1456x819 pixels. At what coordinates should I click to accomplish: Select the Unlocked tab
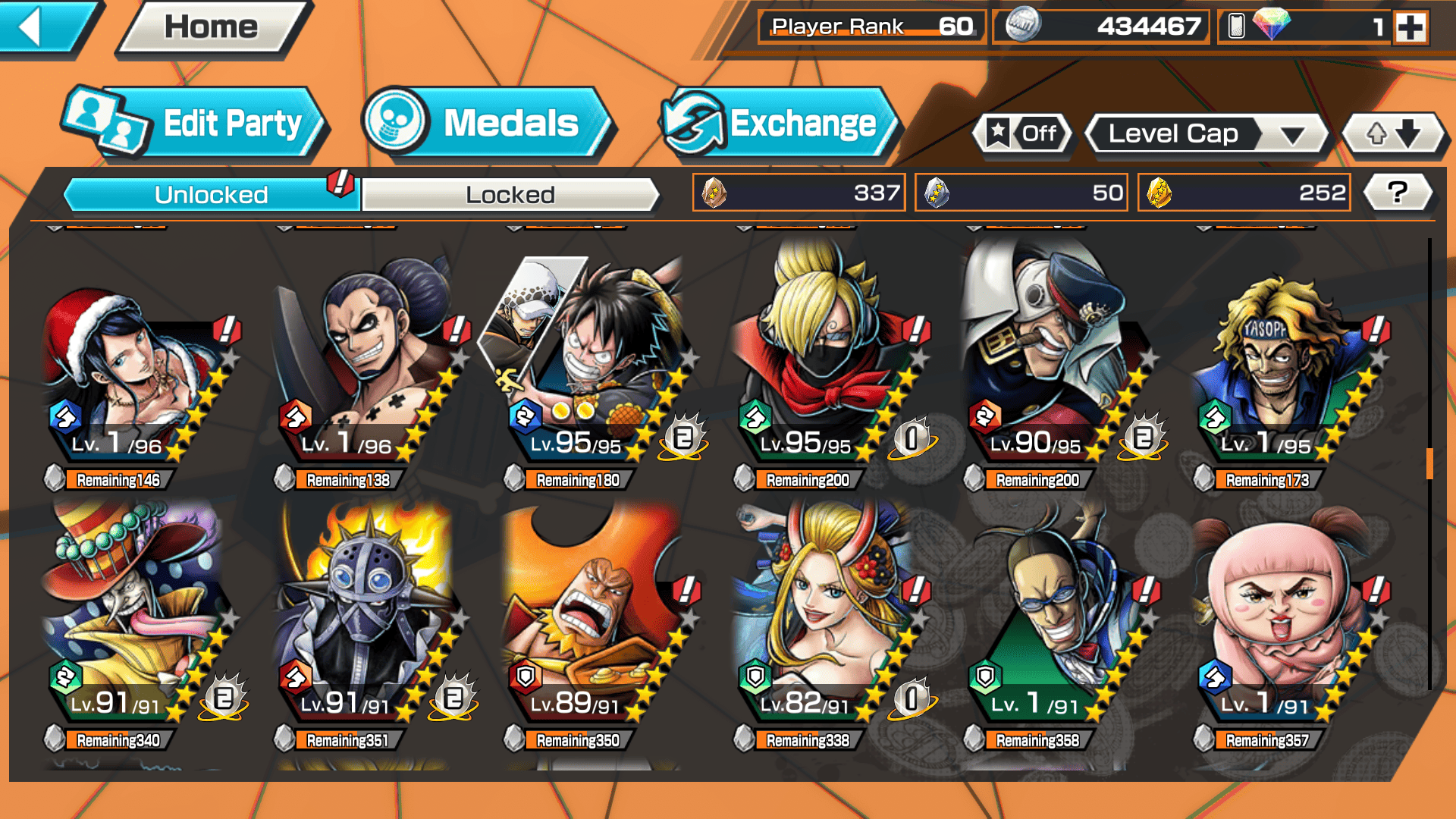(x=211, y=195)
